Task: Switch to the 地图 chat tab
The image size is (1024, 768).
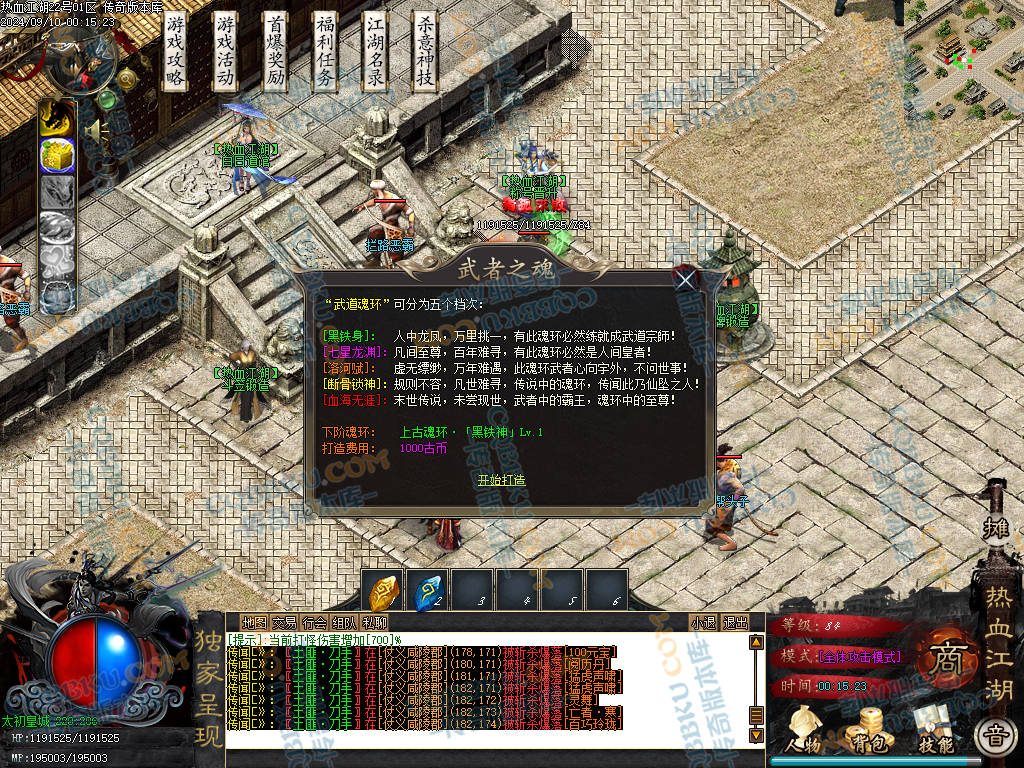Action: point(255,623)
